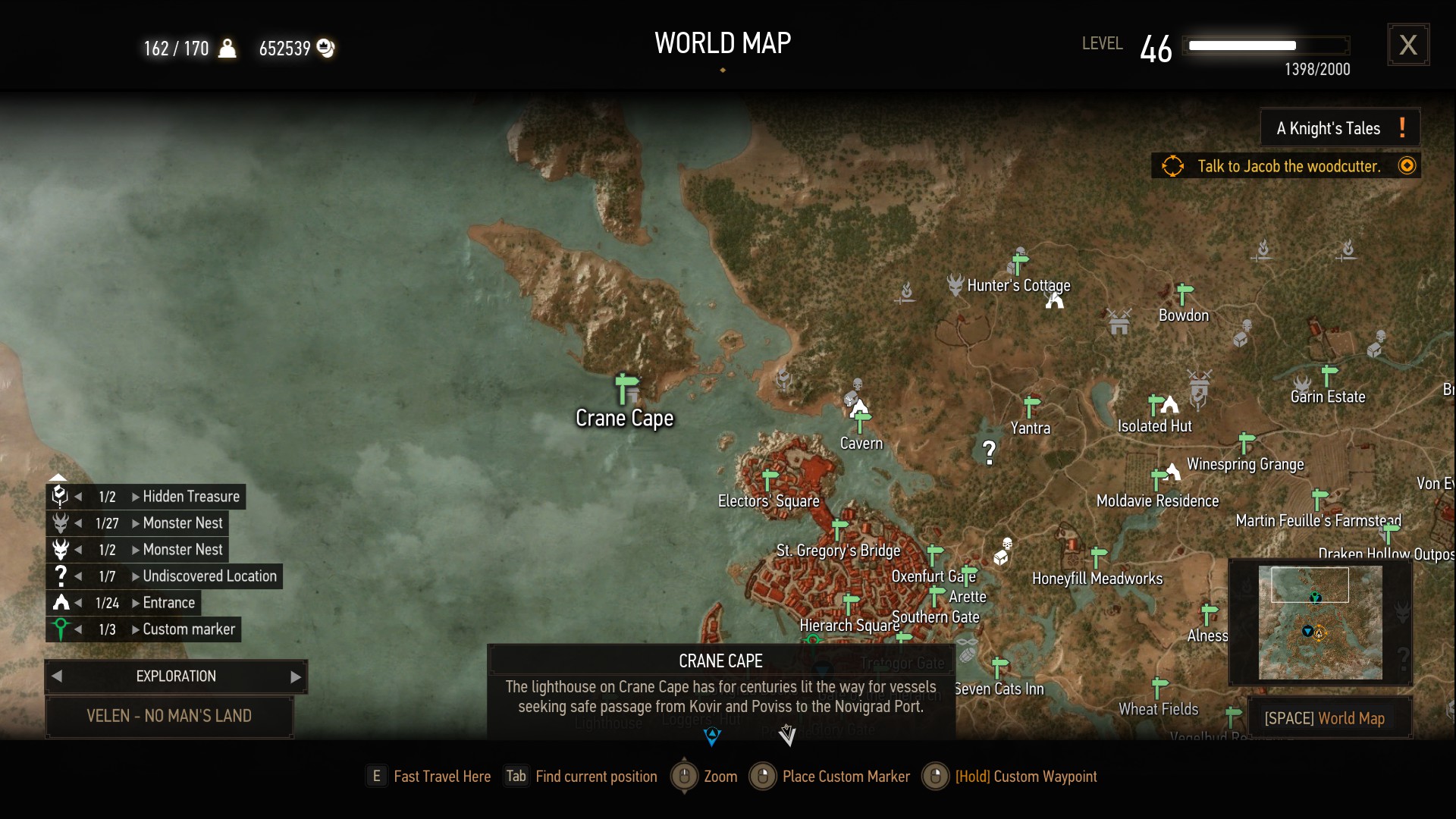1456x819 pixels.
Task: Click the minimap in the bottom right corner
Action: click(x=1321, y=623)
